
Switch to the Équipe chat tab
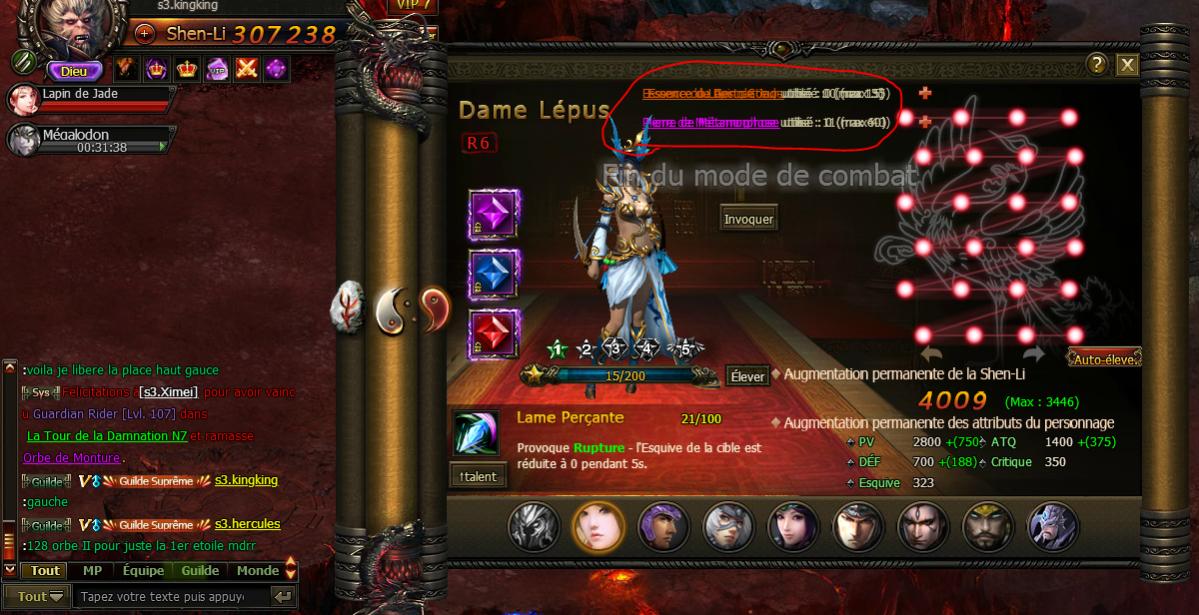click(x=143, y=570)
